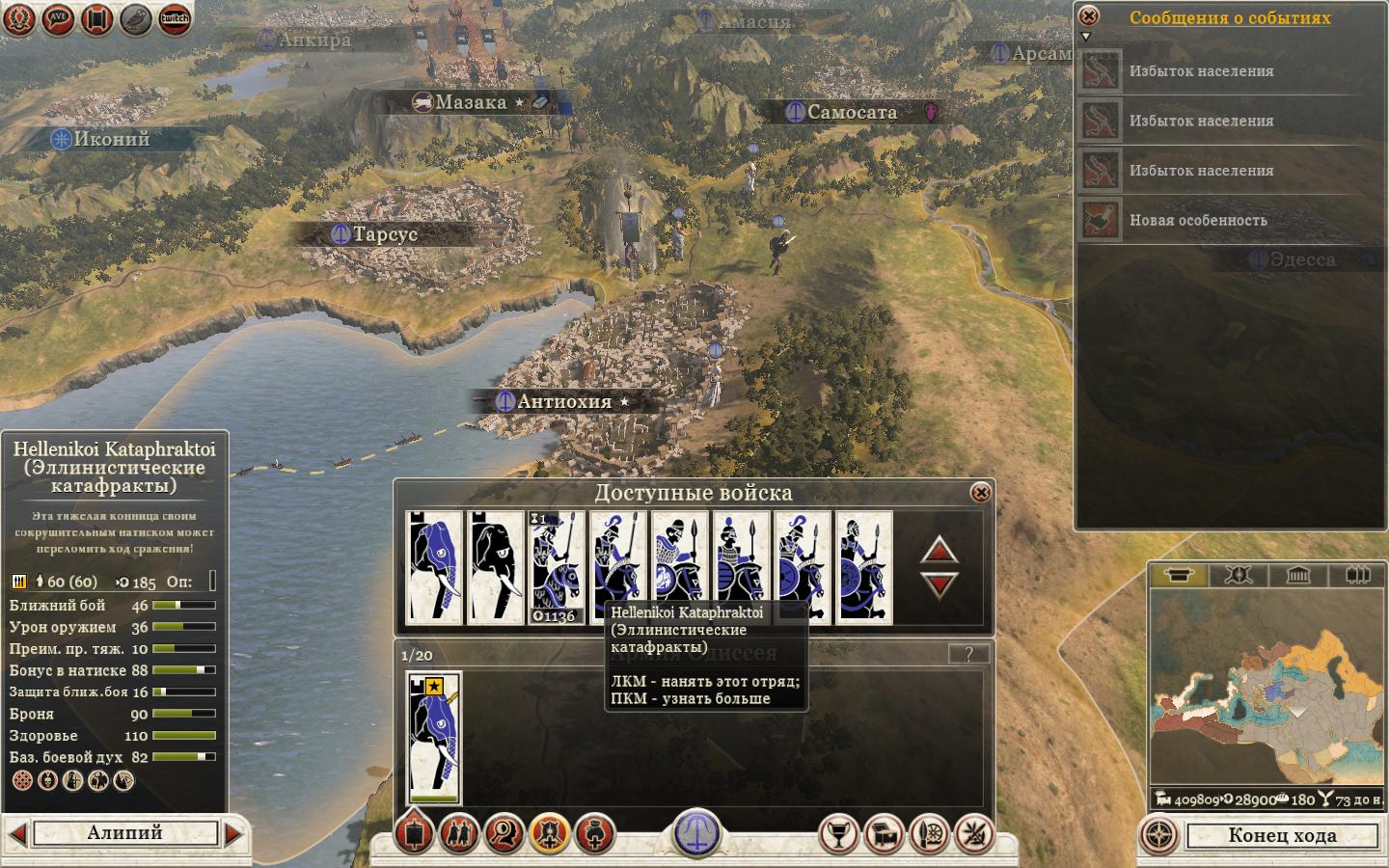Open the Twitch streaming button

coord(175,18)
